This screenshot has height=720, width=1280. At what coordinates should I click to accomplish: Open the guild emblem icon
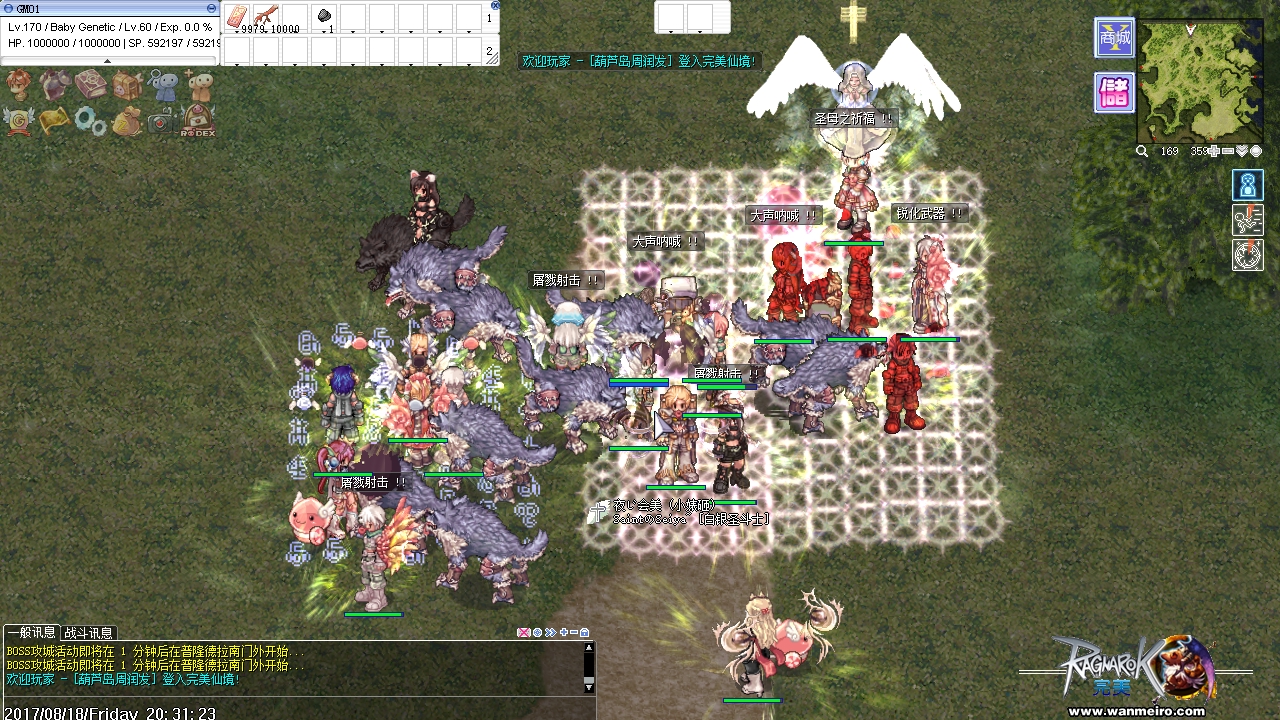(x=19, y=121)
